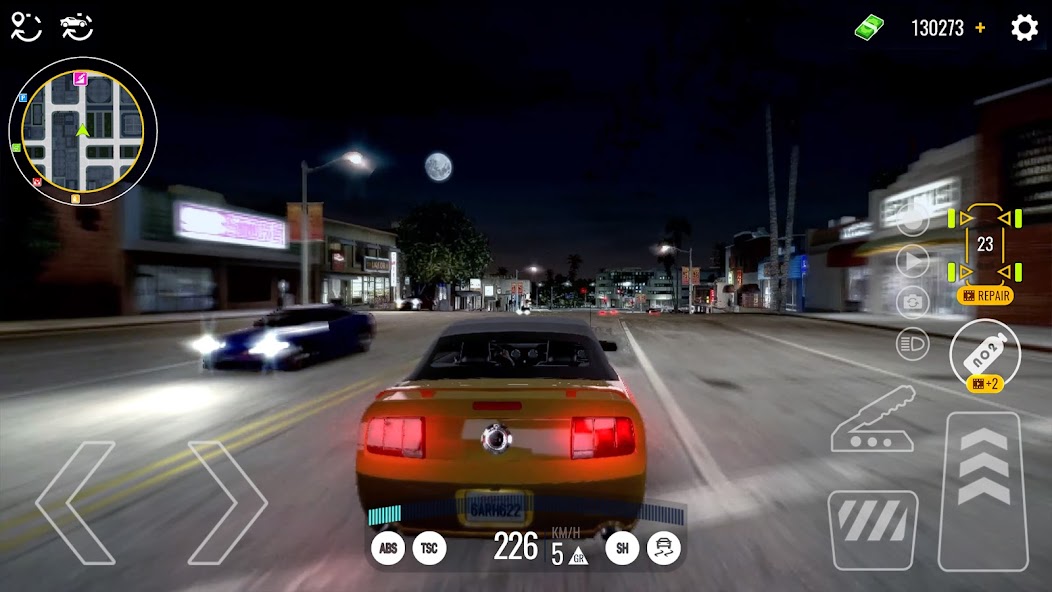Tap the reset location pin icon
The width and height of the screenshot is (1052, 592).
[x=26, y=27]
